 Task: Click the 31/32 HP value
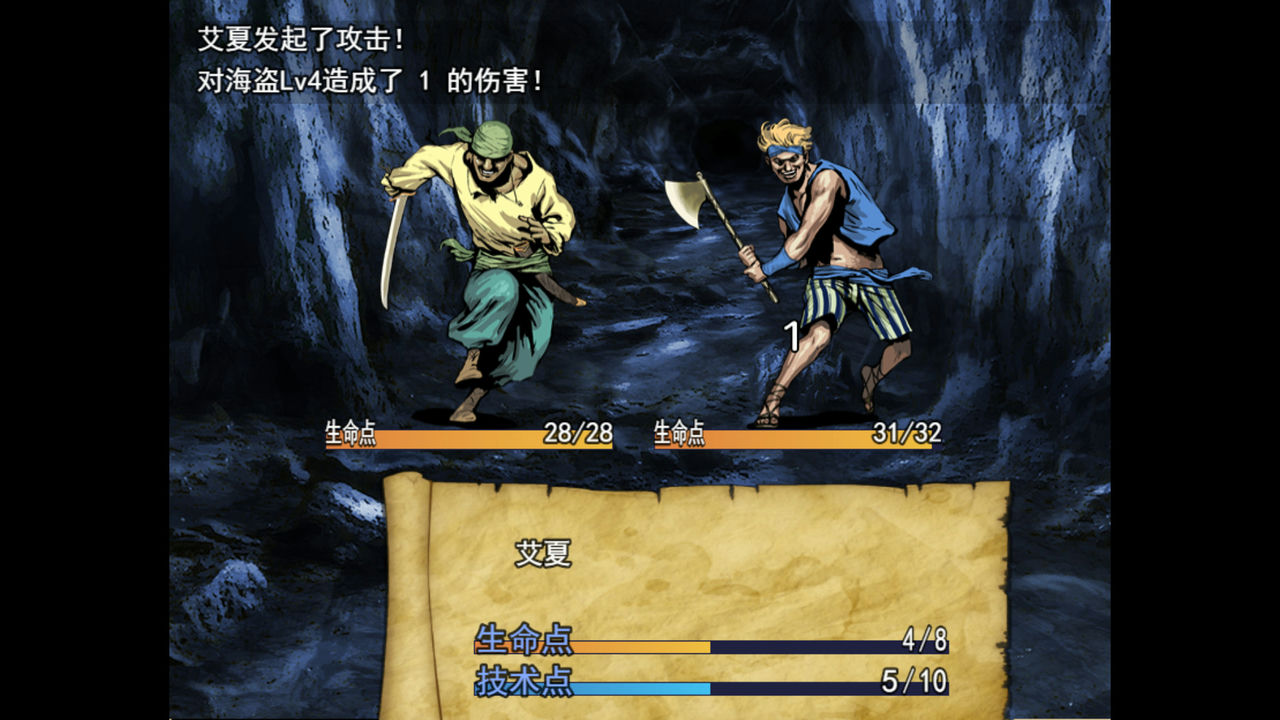click(x=905, y=432)
